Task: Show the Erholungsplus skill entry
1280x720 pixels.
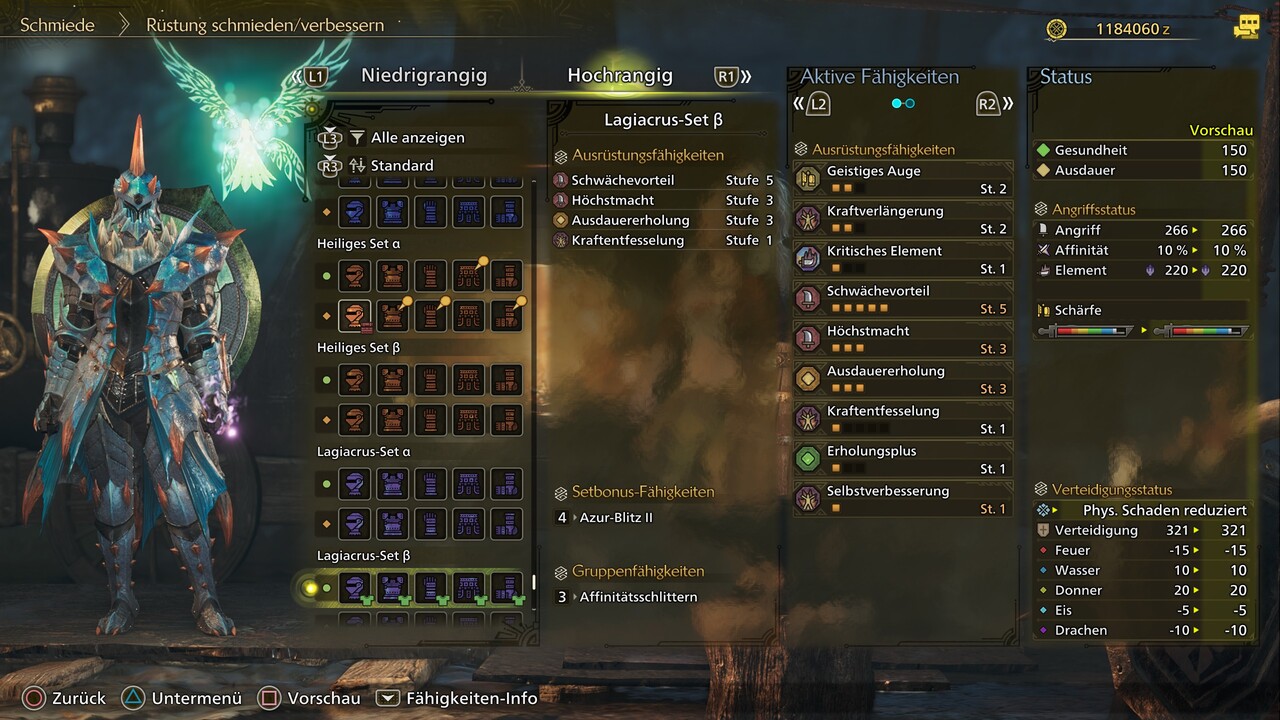Action: [902, 459]
